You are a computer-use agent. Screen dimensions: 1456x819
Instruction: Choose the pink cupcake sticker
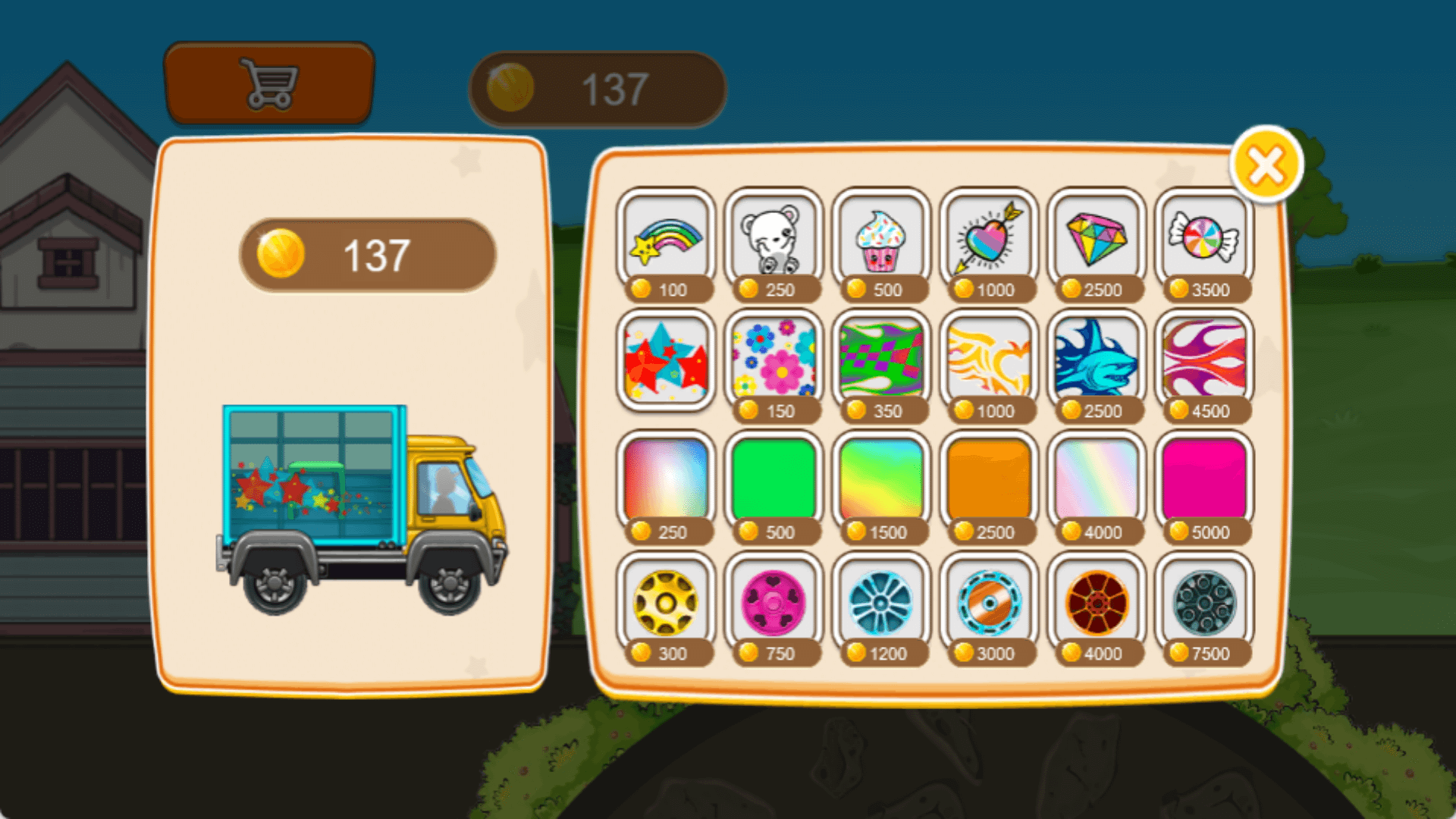click(x=880, y=240)
